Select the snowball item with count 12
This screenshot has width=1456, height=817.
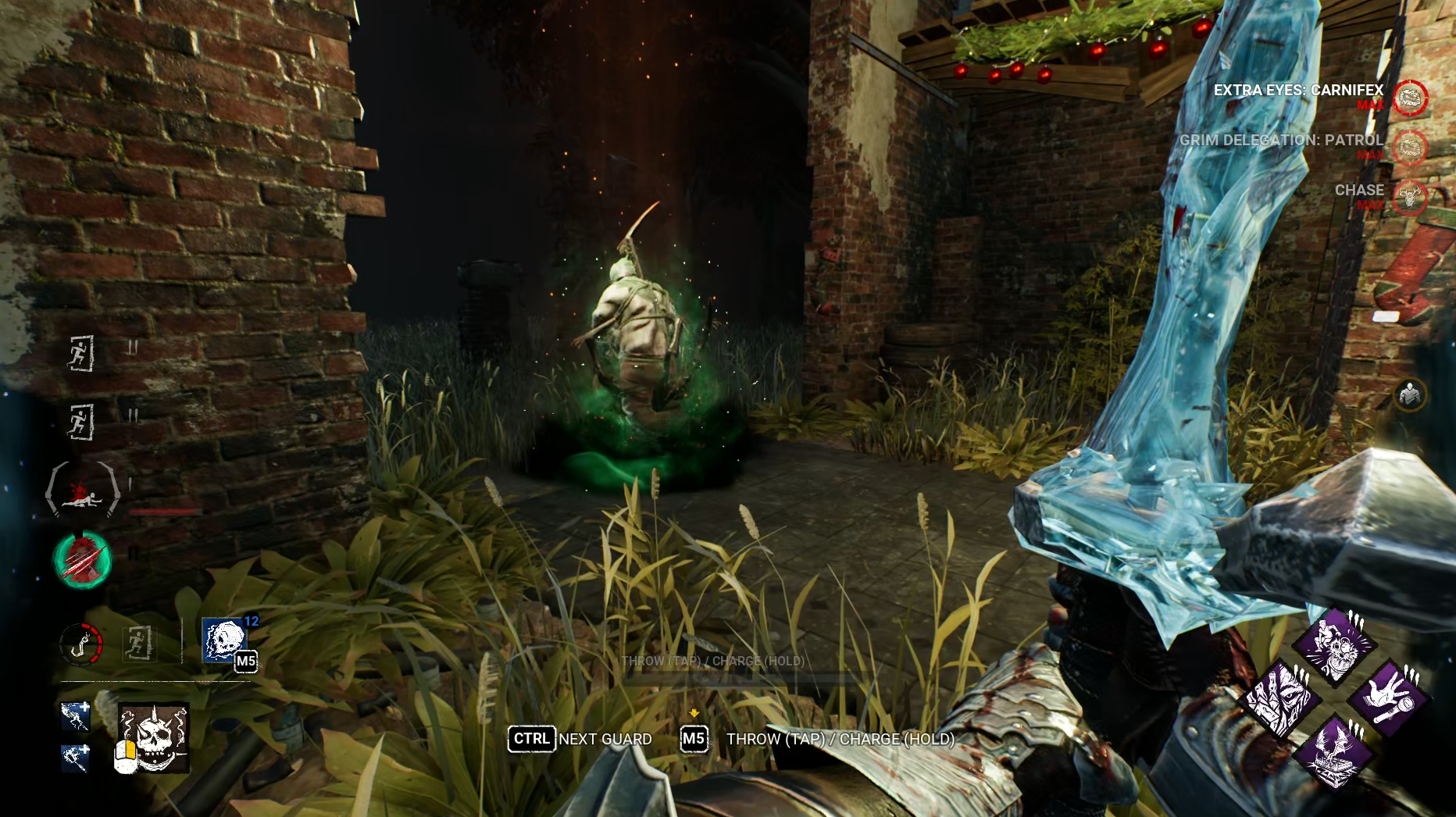click(x=224, y=640)
